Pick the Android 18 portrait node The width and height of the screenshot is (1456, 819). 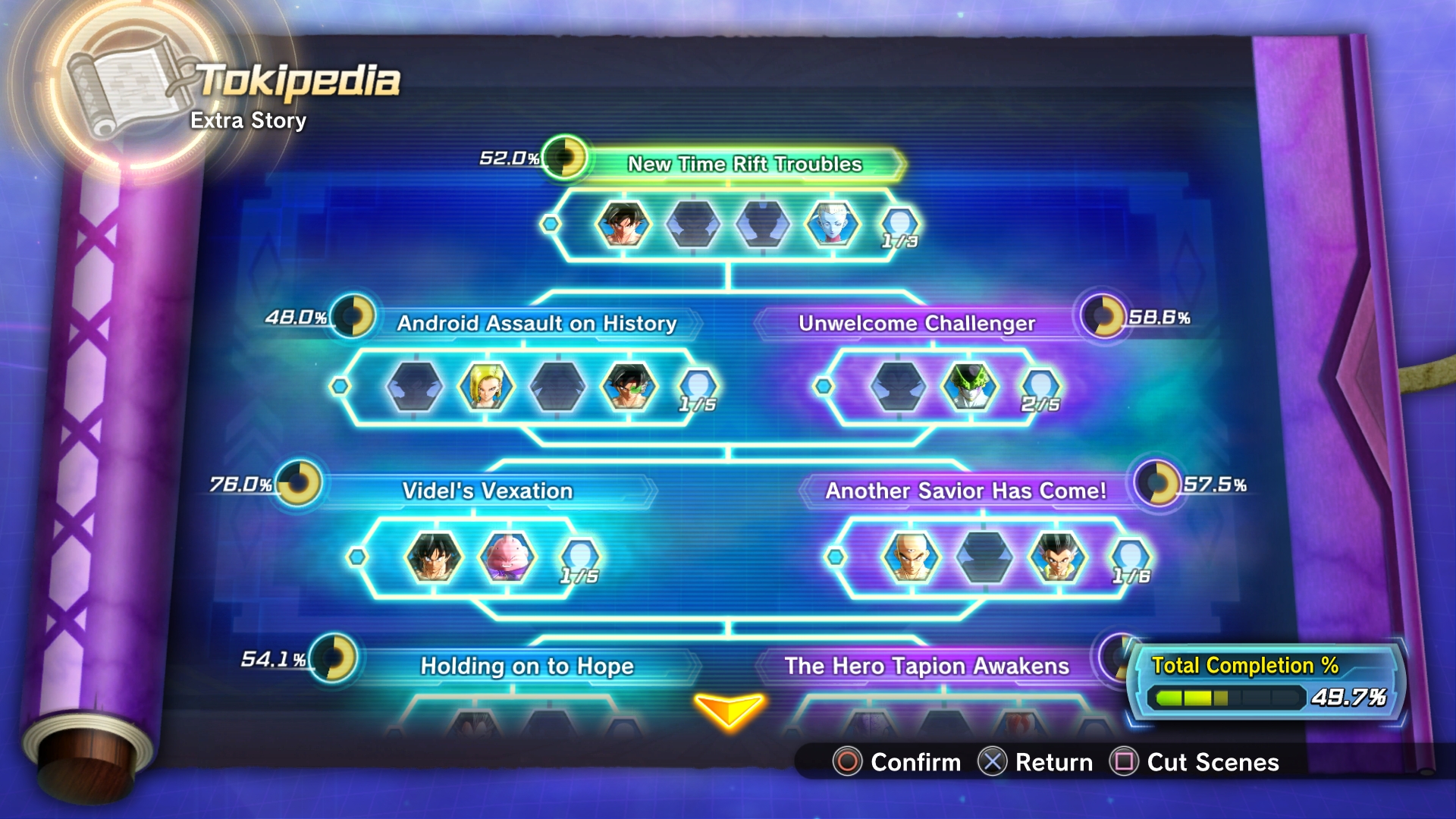click(486, 387)
